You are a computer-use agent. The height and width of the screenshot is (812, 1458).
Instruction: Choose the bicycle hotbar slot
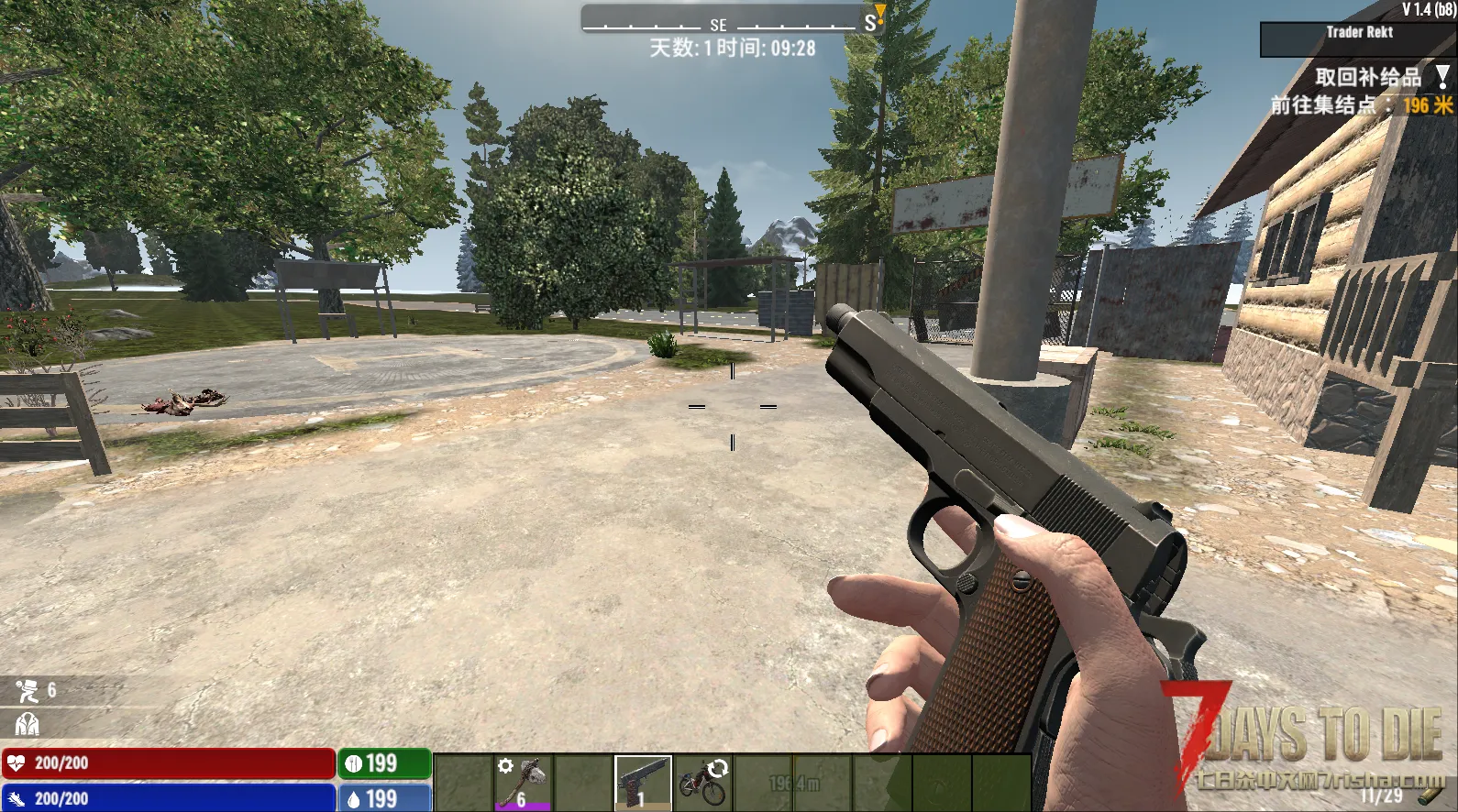703,783
